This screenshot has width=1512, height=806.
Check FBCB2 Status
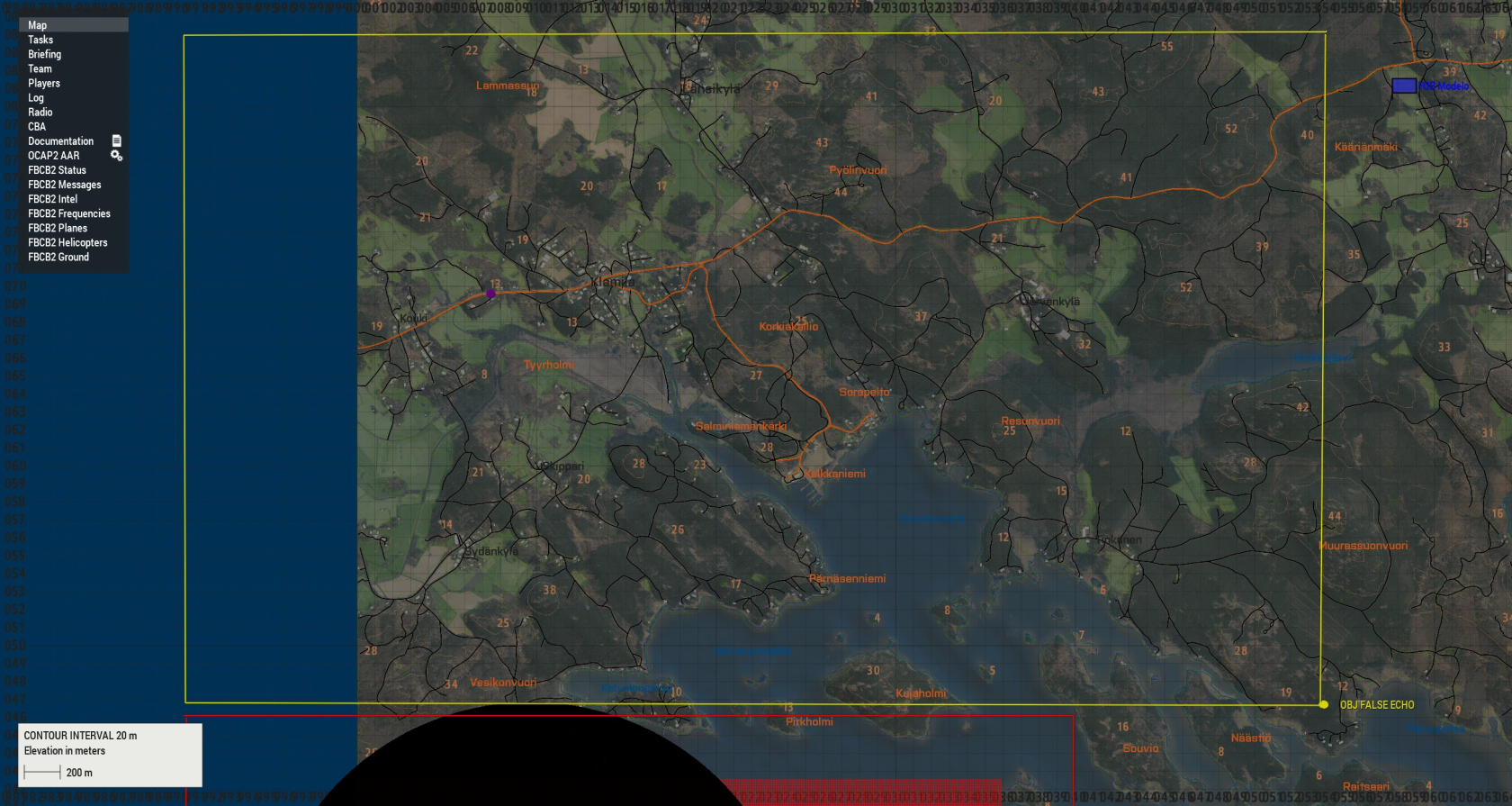[x=56, y=169]
